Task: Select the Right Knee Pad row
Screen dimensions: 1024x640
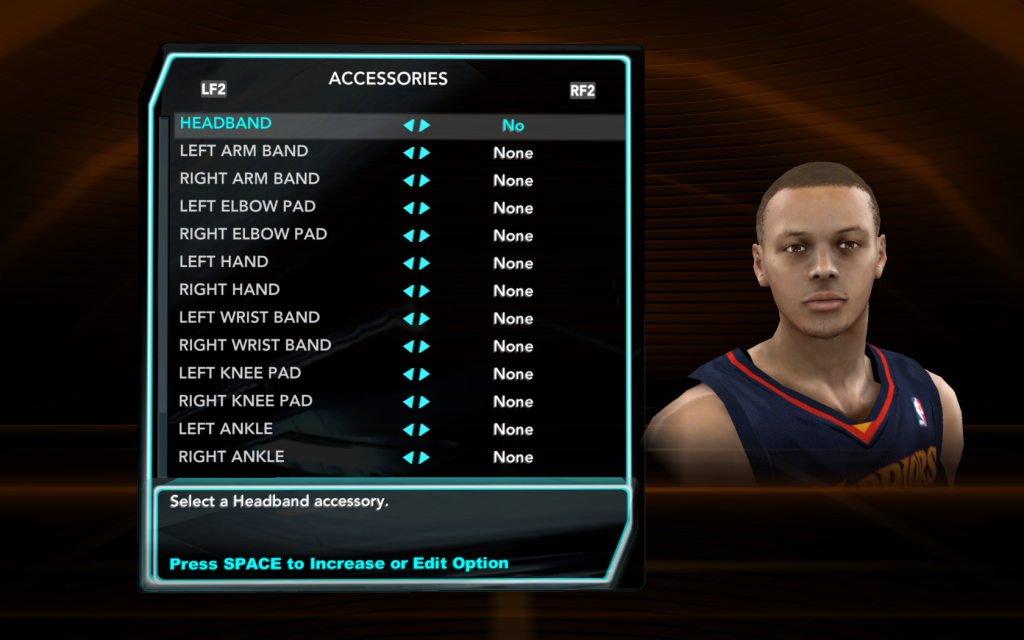Action: click(x=246, y=401)
